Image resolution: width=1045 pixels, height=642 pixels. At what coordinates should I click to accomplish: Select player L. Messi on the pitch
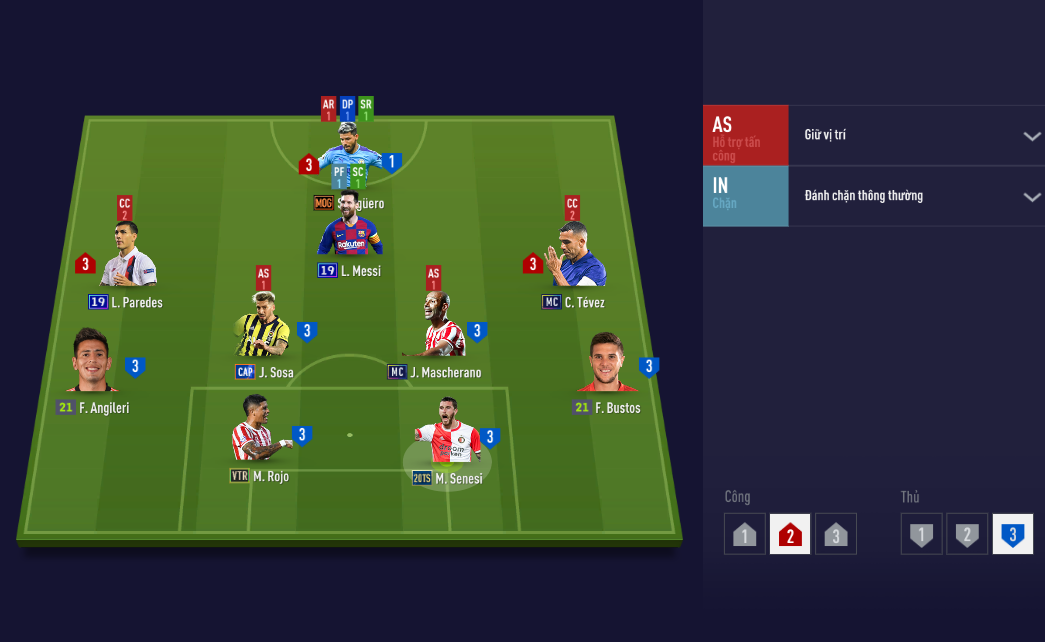point(350,232)
